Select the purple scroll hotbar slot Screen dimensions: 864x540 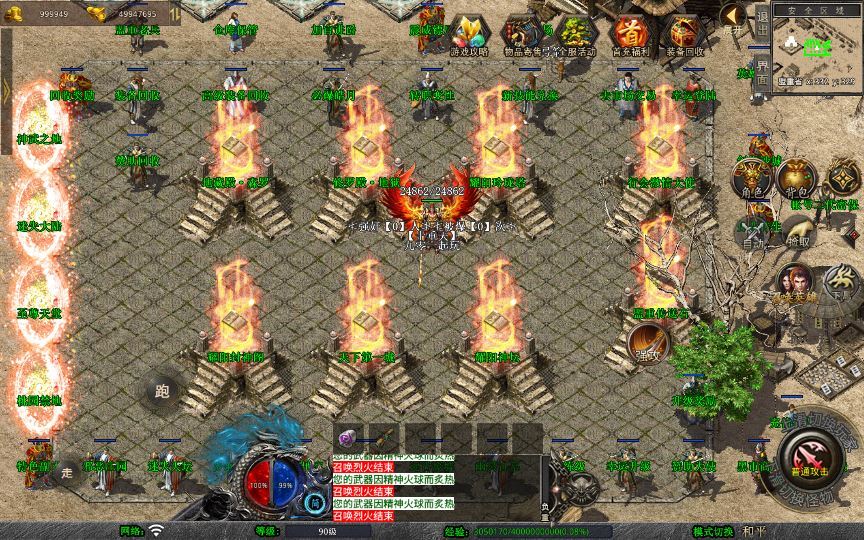[x=349, y=437]
